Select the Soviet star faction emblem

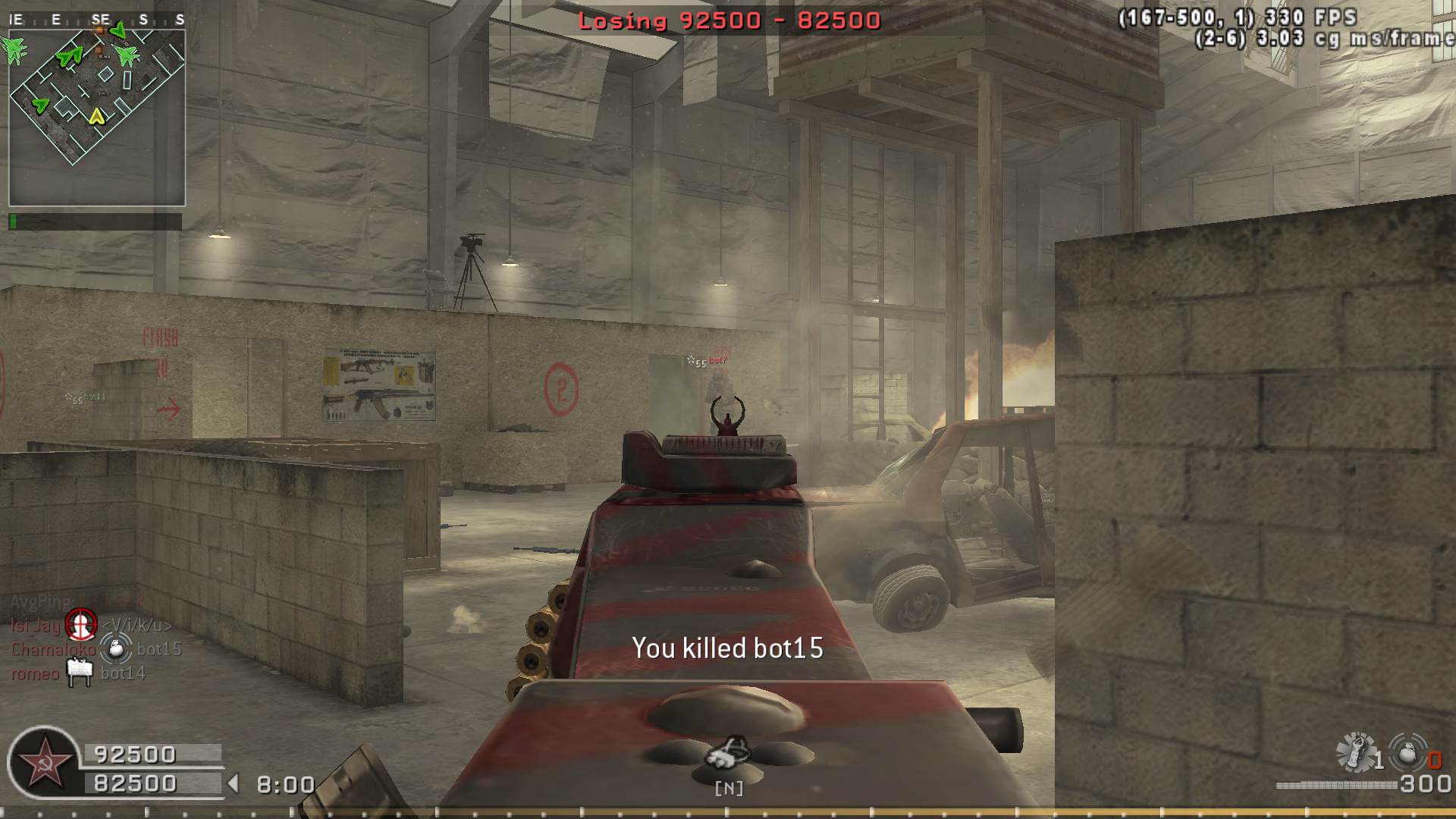43,763
